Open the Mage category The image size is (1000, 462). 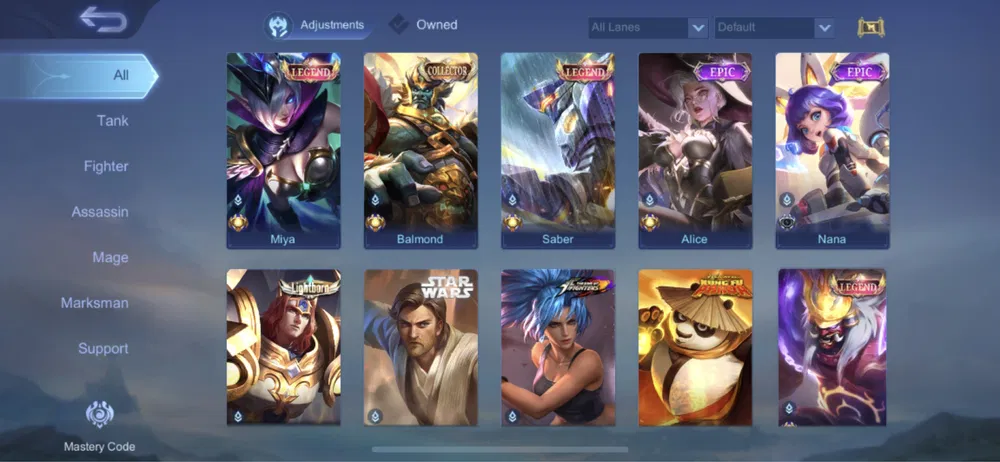pos(110,257)
